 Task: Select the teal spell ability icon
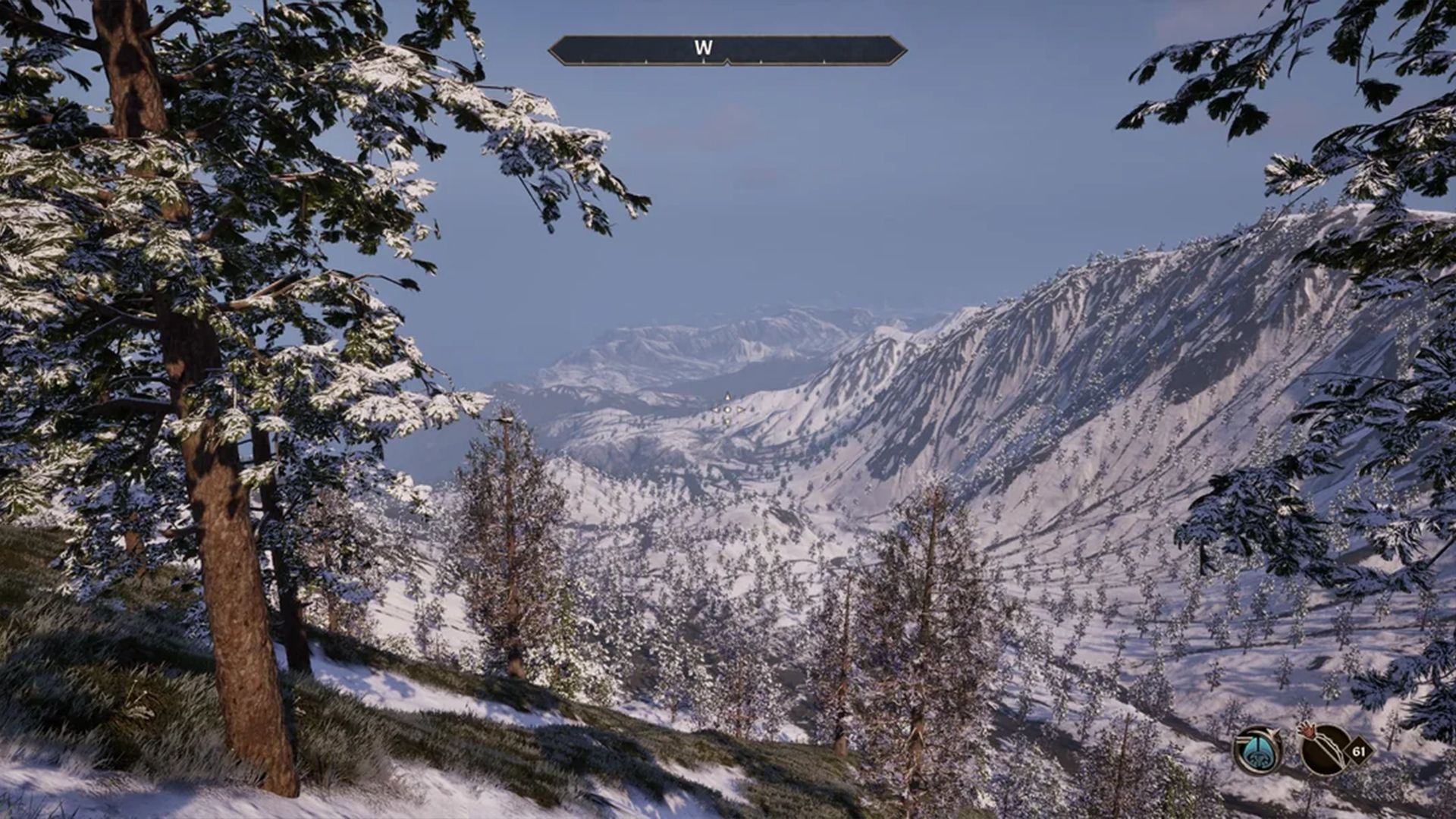point(1257,751)
